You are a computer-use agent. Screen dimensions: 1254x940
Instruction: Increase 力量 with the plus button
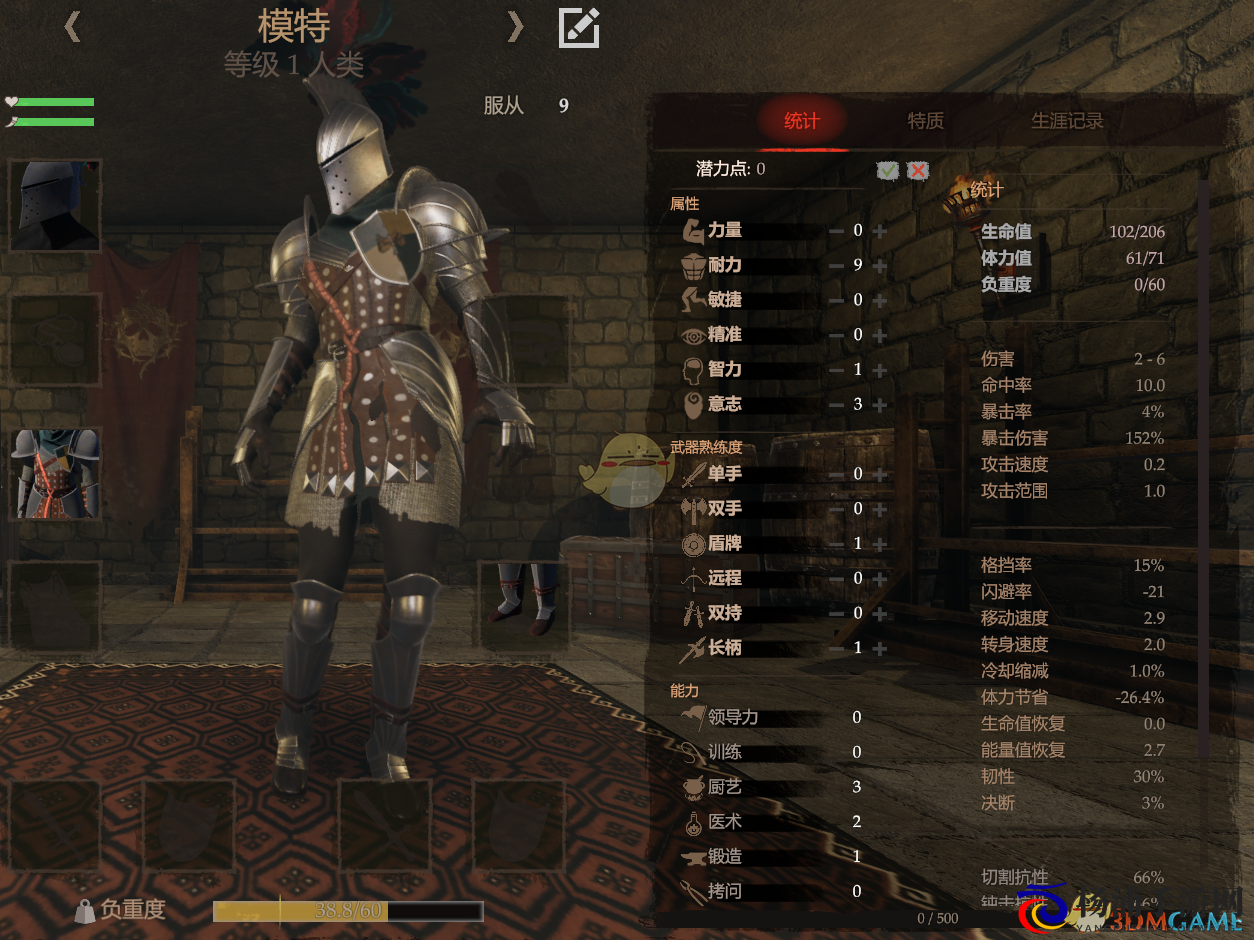(x=880, y=231)
